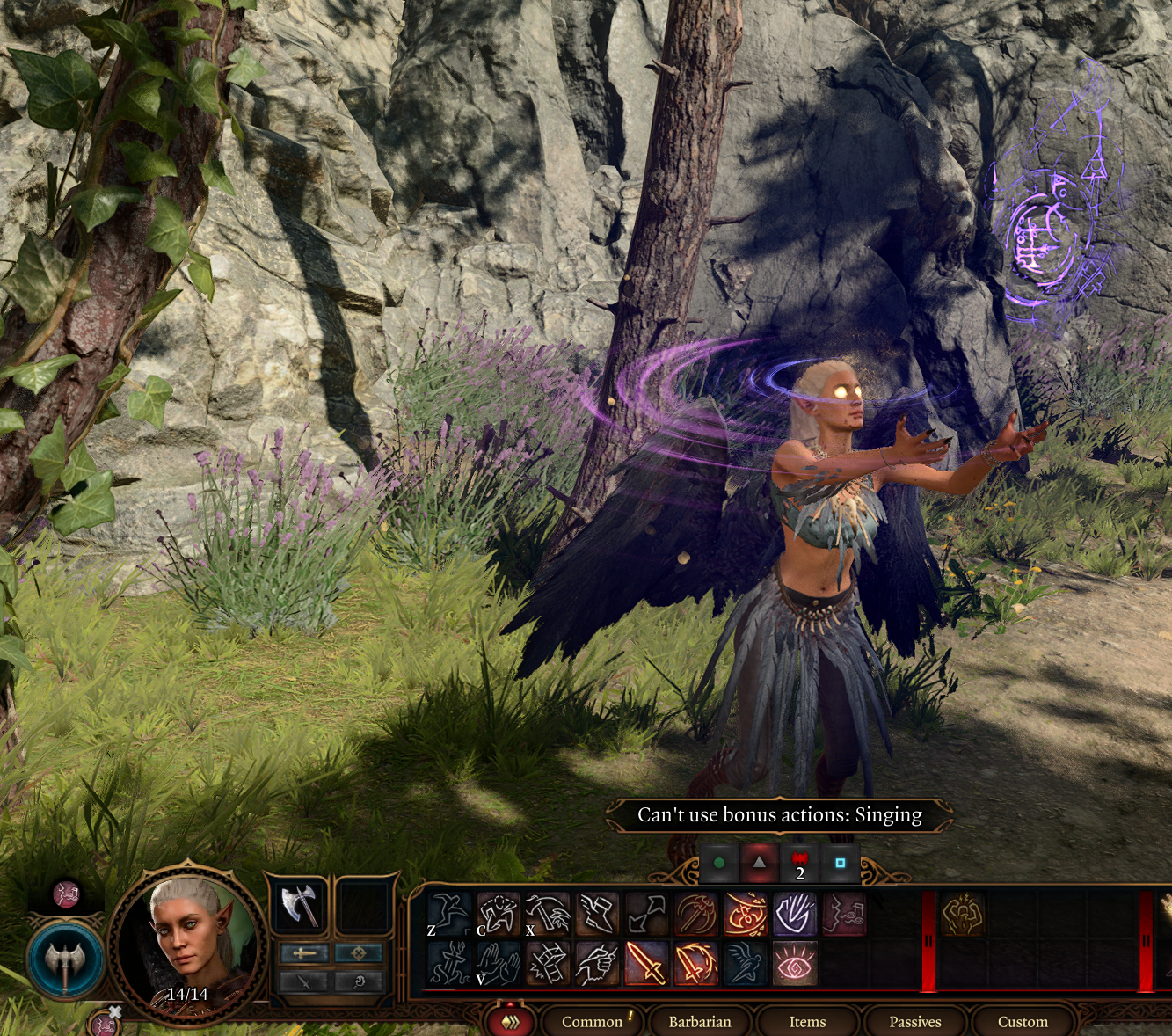Use the pink eye ability
This screenshot has height=1036, width=1172.
[795, 963]
